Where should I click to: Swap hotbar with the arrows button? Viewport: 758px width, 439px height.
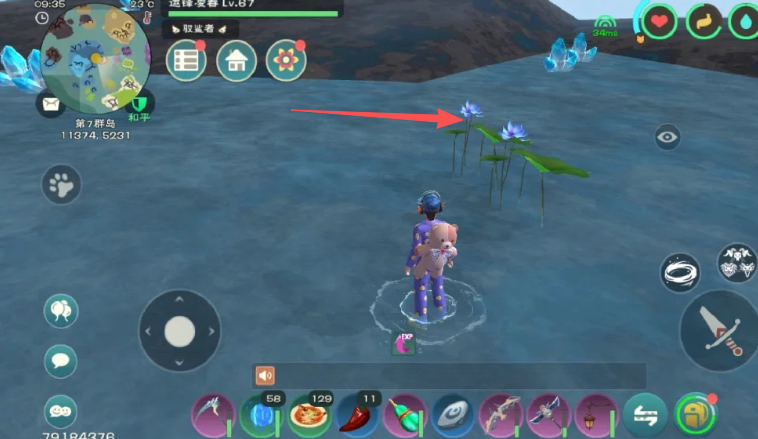click(x=644, y=413)
